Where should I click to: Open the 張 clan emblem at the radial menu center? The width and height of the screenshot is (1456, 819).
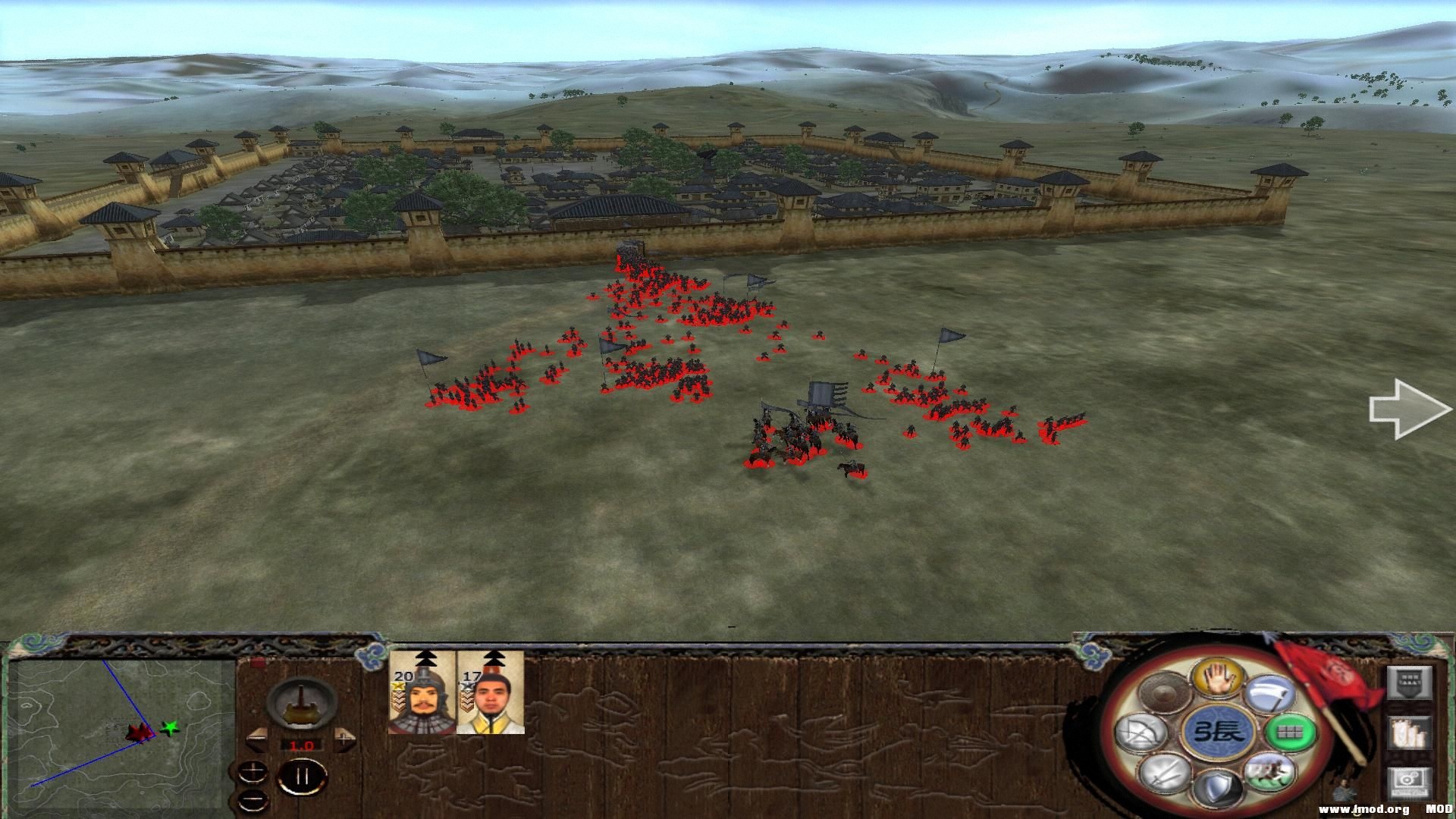(x=1220, y=733)
